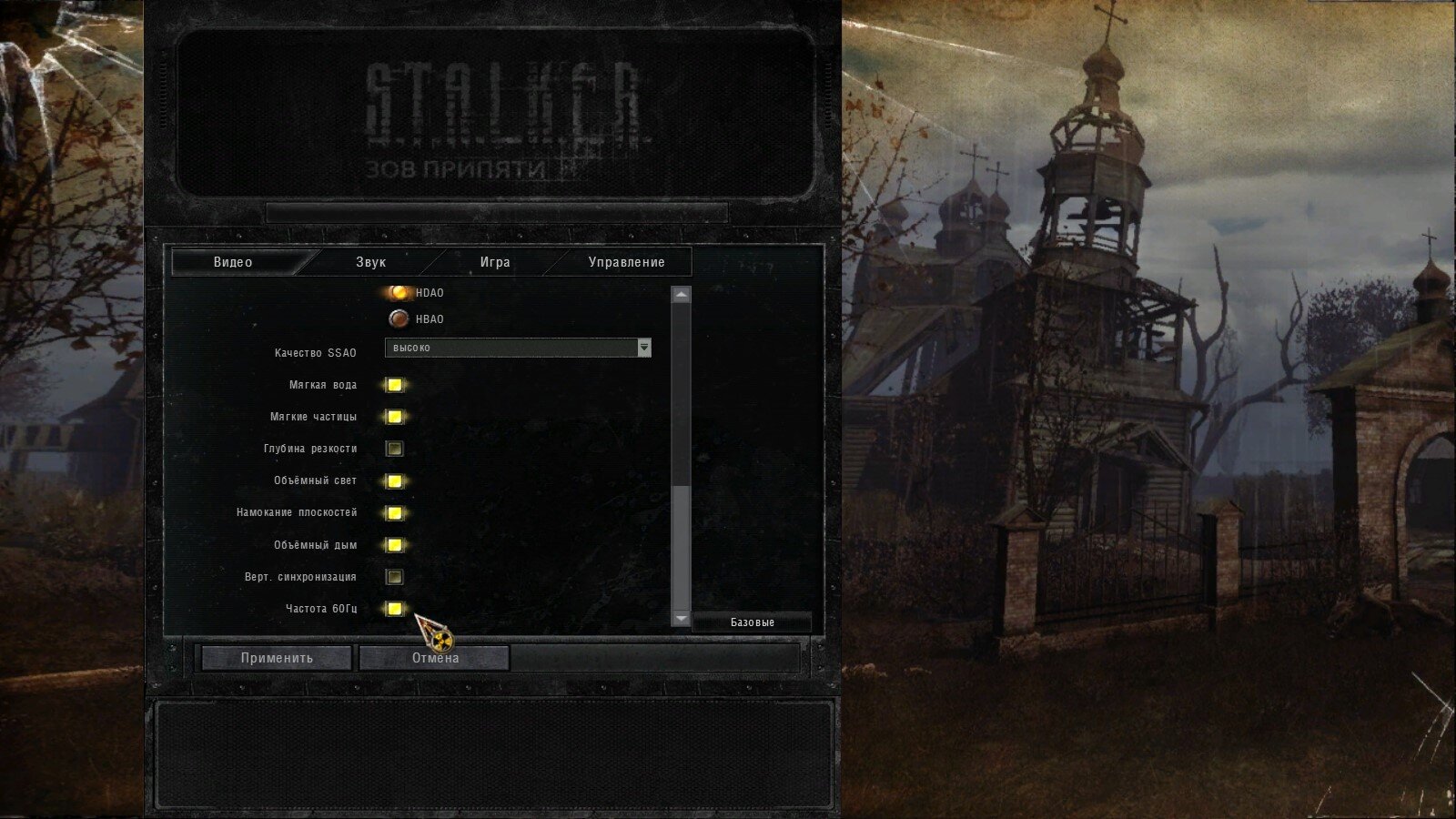Click the Применить button
Viewport: 1456px width, 819px height.
tap(278, 656)
